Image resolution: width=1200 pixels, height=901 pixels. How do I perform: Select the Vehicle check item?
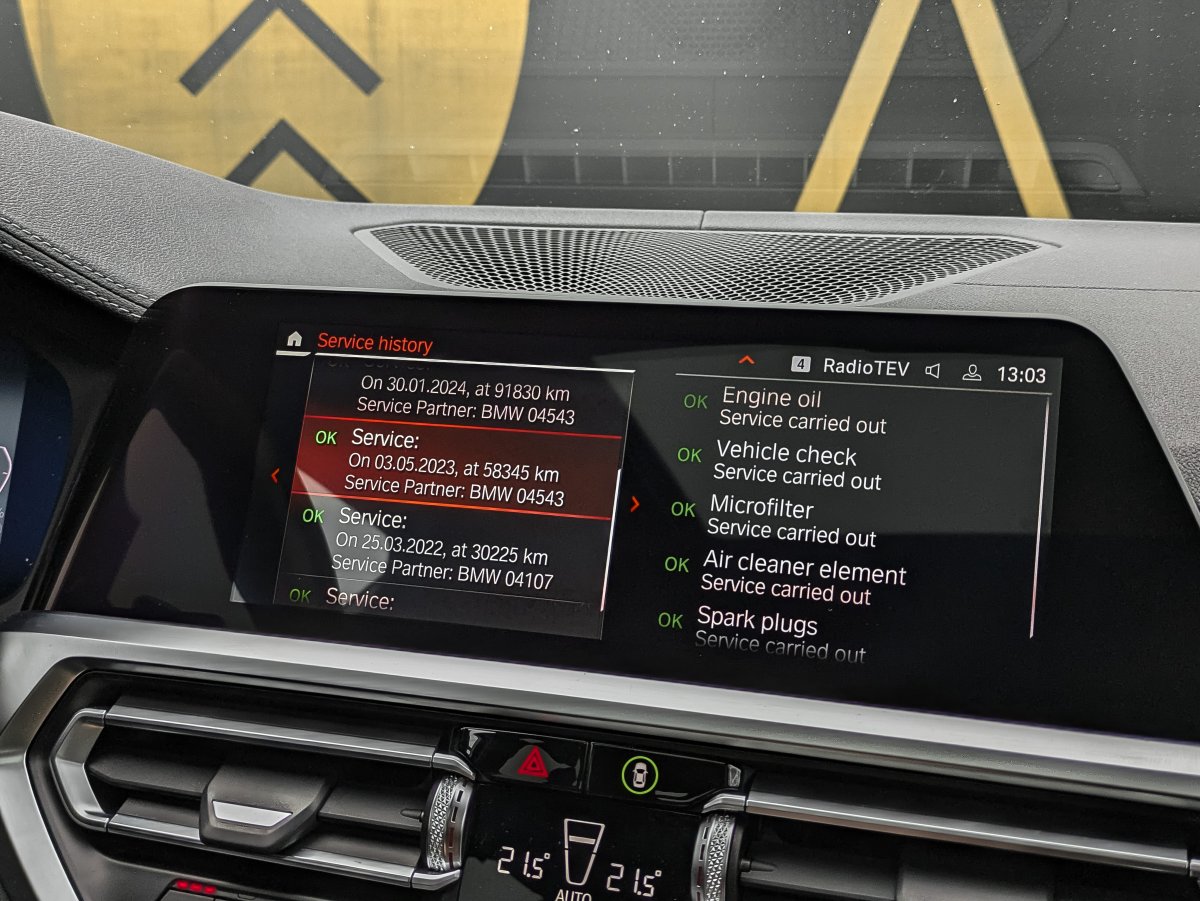point(795,464)
